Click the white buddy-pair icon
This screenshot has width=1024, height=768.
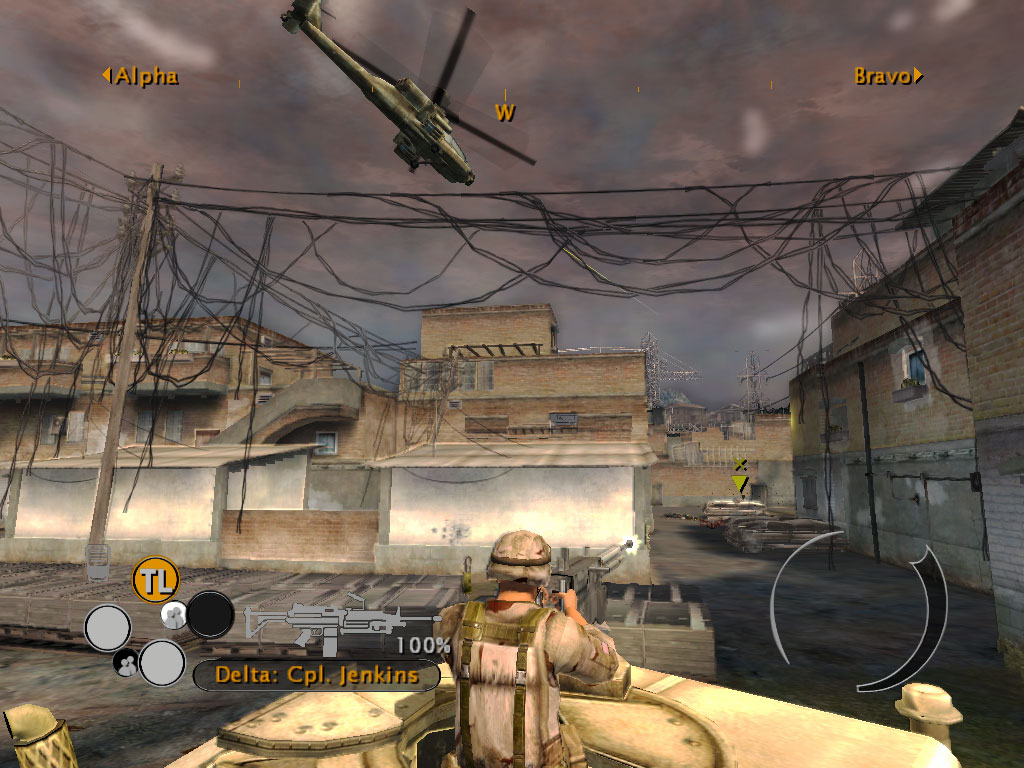[x=173, y=613]
